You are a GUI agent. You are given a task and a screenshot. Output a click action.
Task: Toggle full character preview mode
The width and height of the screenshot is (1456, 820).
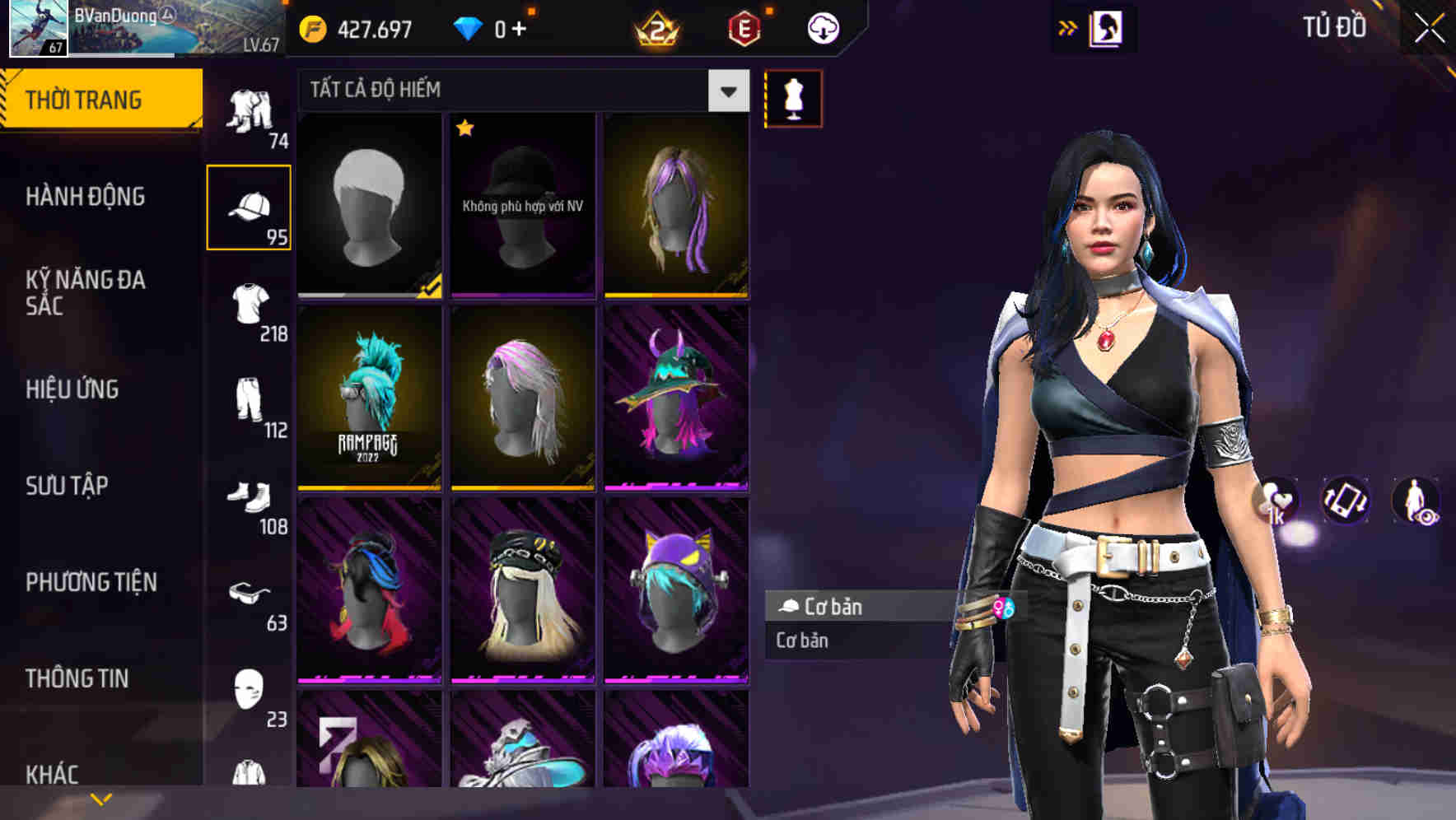(1413, 501)
